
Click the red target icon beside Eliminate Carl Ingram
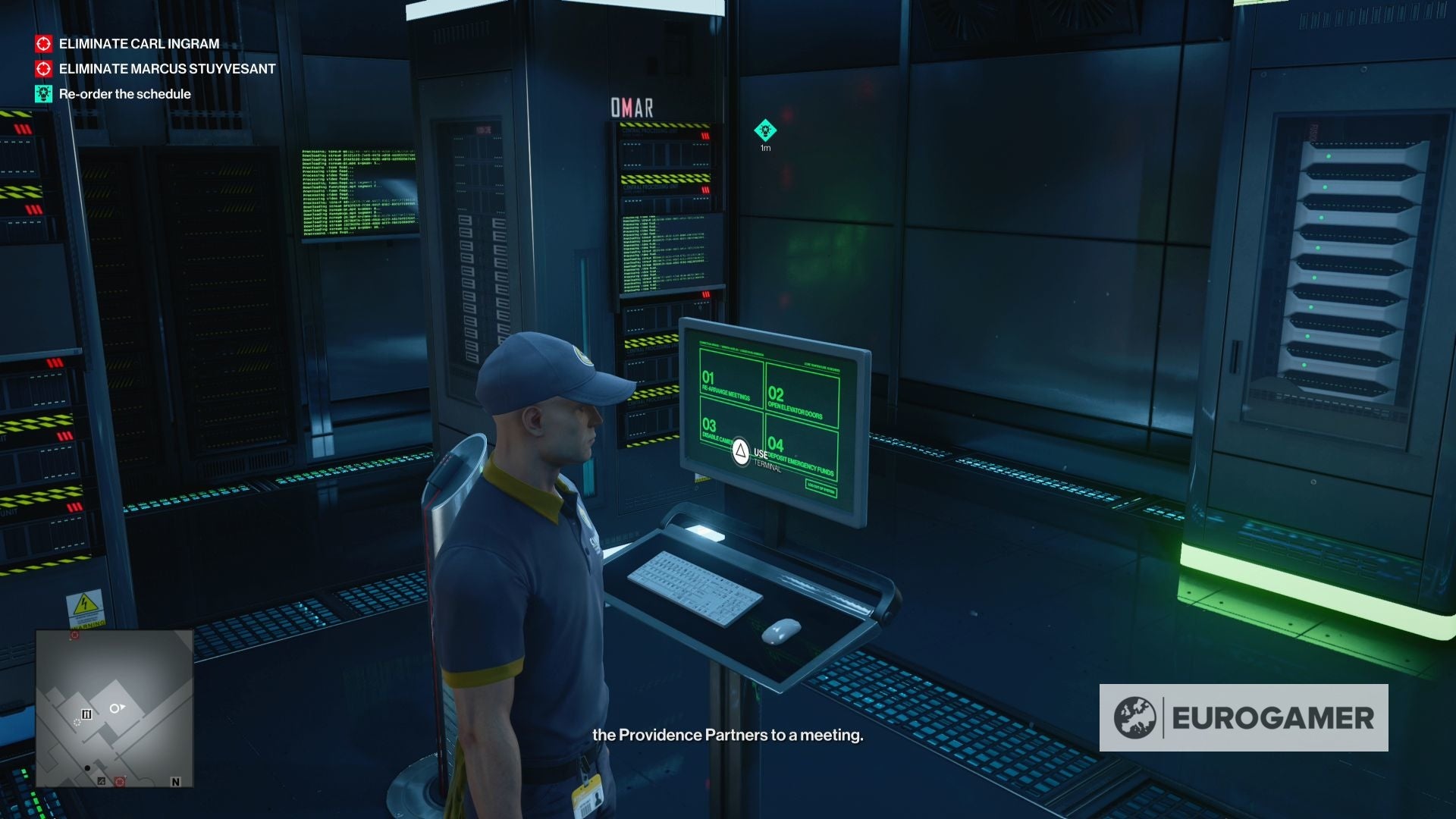click(43, 44)
